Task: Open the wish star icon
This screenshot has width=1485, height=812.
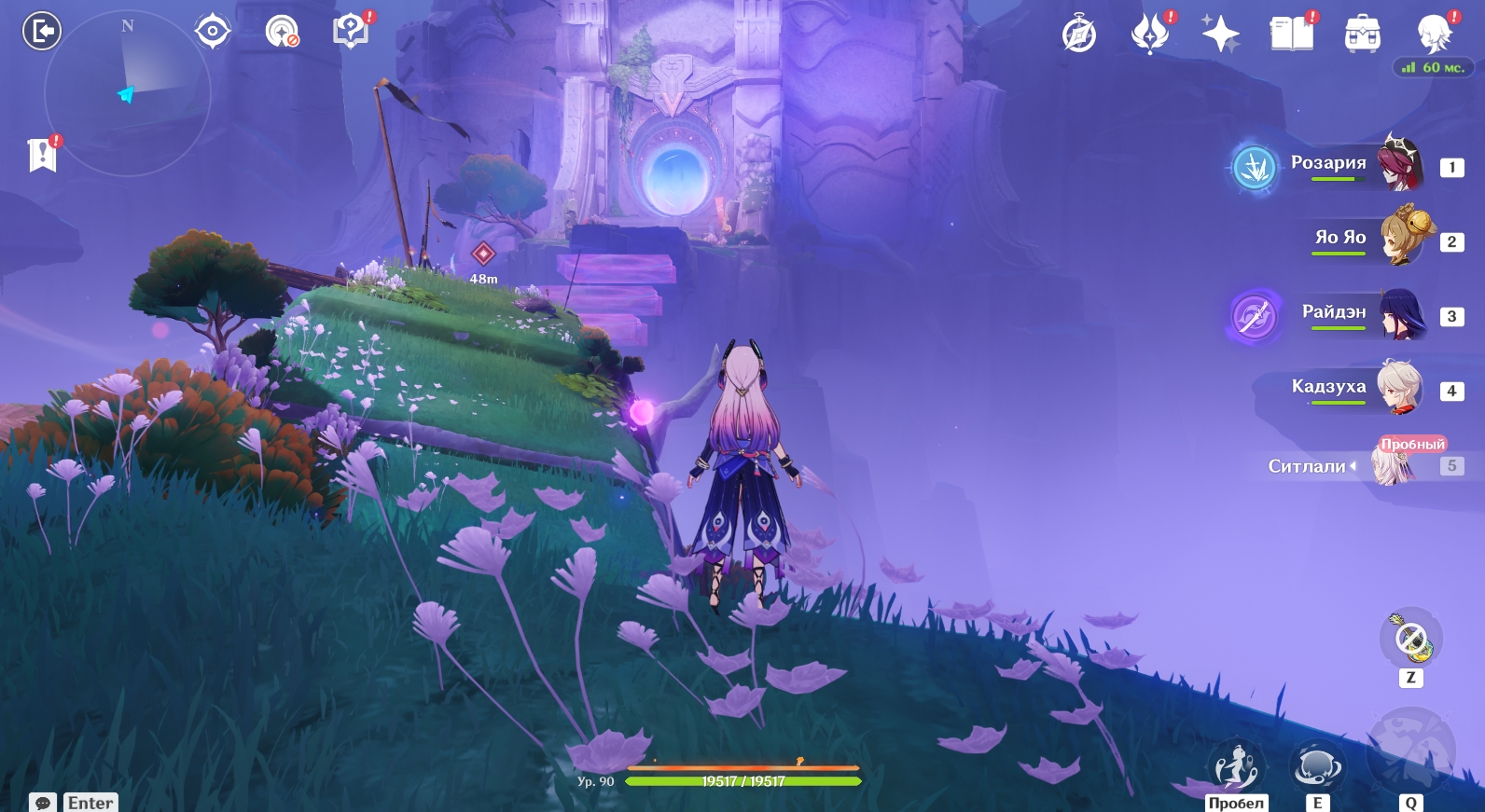Action: tap(1220, 34)
